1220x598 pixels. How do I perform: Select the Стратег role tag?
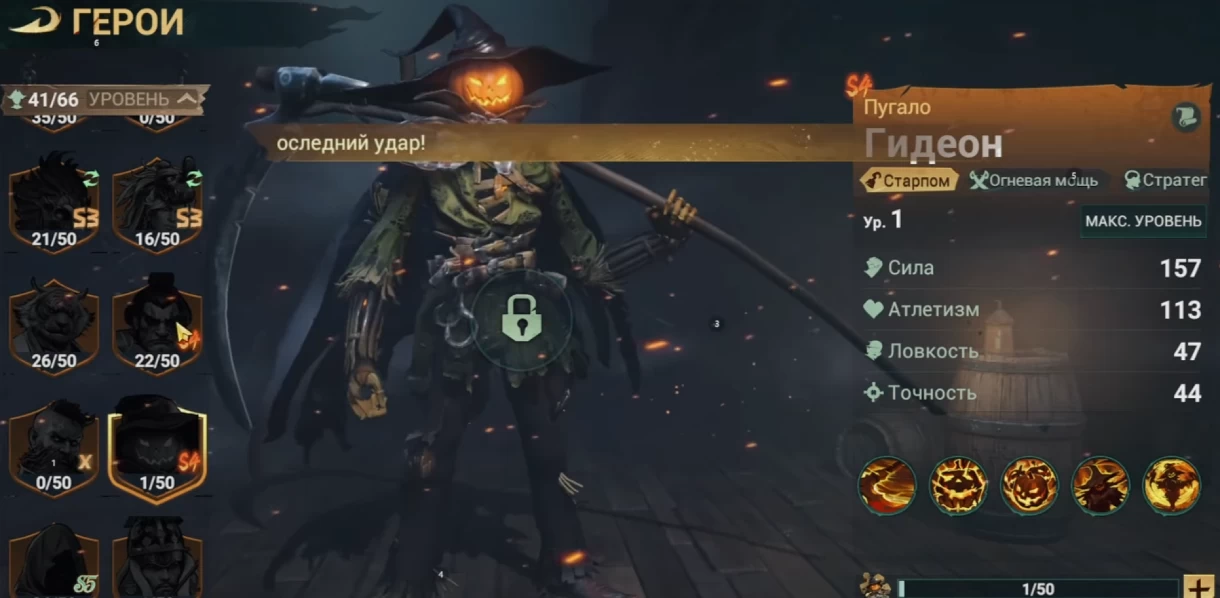coord(1166,180)
